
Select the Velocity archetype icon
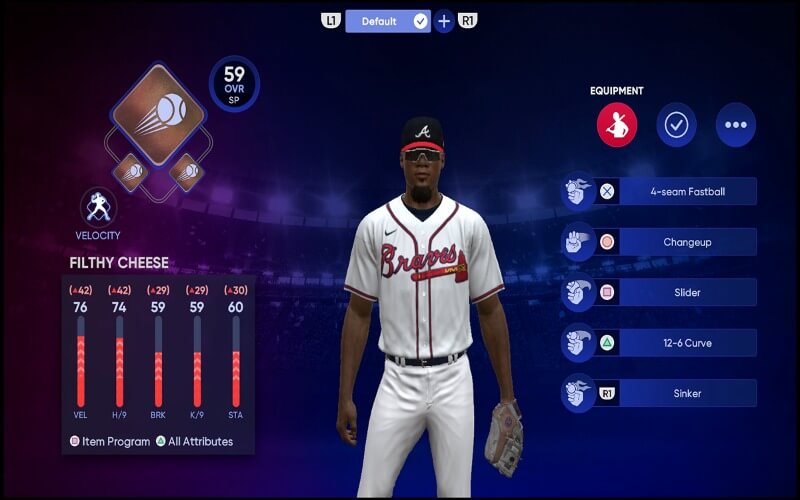[98, 207]
